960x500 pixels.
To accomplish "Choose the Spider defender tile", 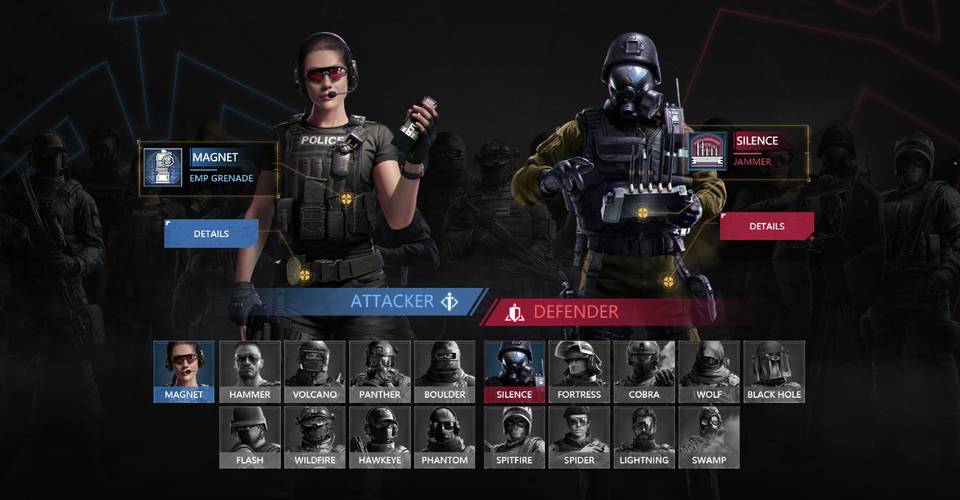I will point(579,437).
